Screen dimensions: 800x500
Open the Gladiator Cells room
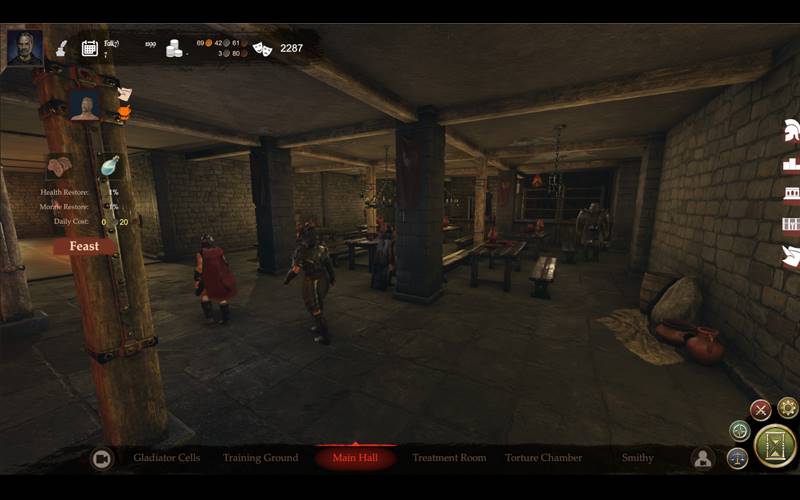point(167,458)
